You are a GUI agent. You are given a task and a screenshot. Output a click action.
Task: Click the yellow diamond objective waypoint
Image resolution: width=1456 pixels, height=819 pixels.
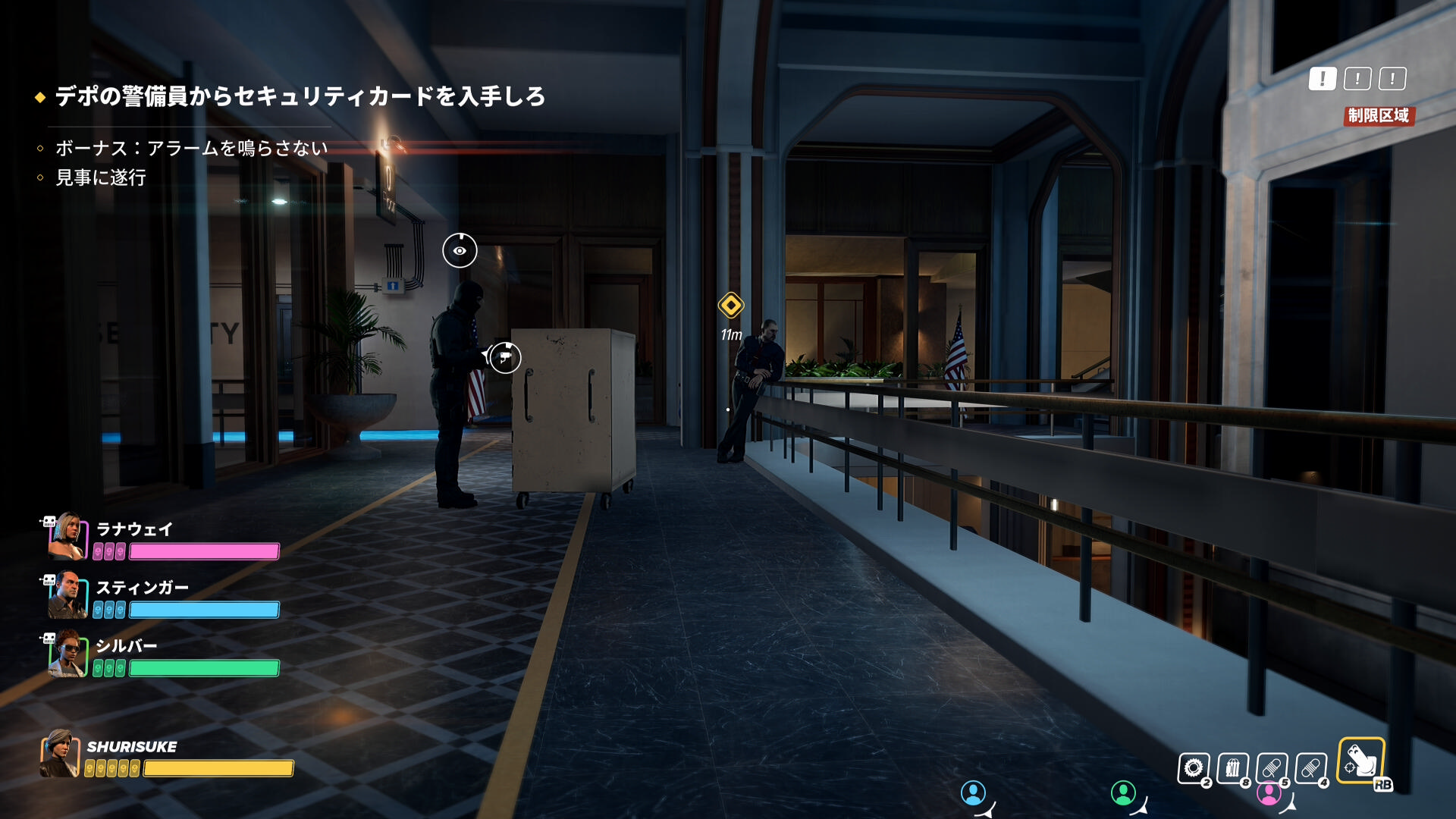pos(731,306)
